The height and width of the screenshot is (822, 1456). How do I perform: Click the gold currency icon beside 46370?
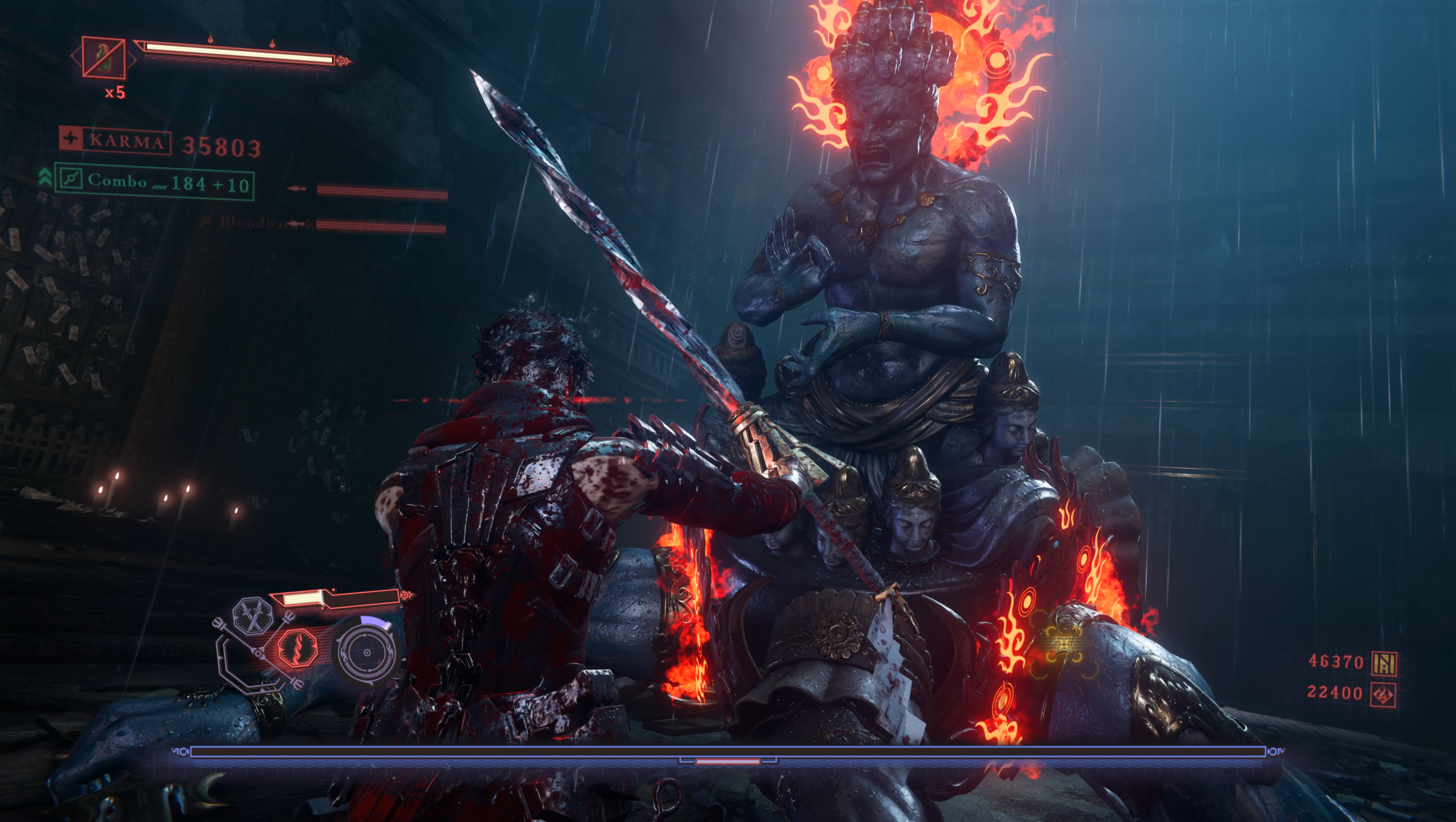click(x=1384, y=663)
